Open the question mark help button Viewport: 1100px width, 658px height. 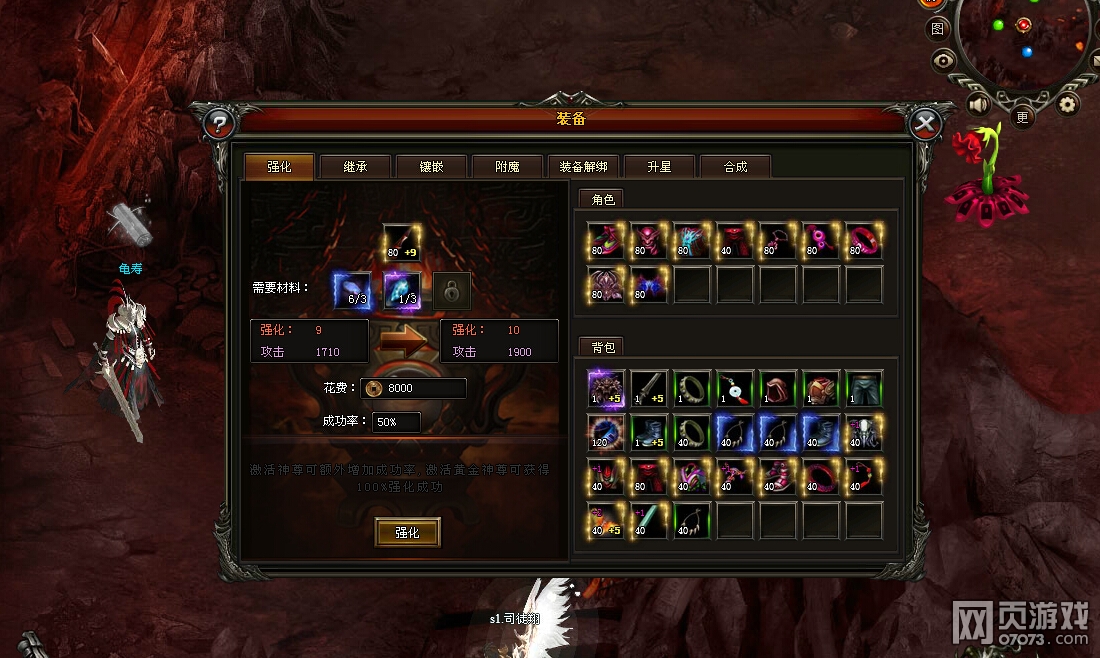point(219,124)
